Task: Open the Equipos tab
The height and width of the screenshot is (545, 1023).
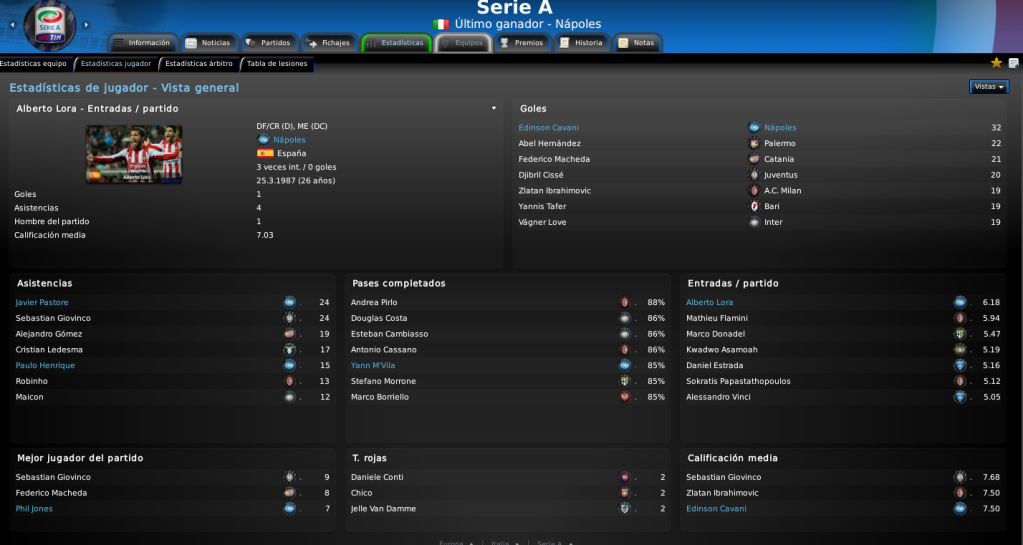Action: coord(462,43)
